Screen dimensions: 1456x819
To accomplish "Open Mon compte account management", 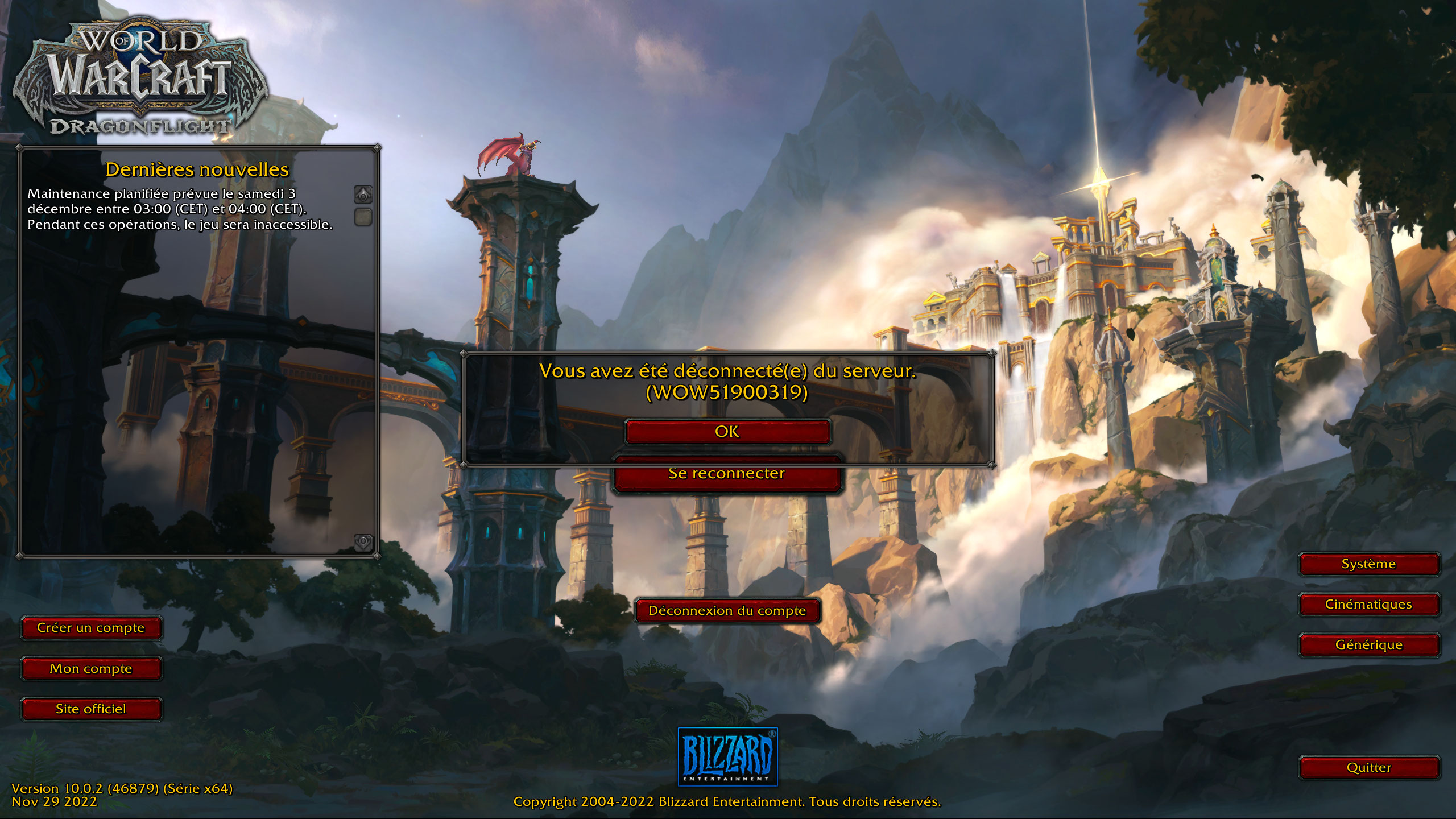I will point(91,668).
